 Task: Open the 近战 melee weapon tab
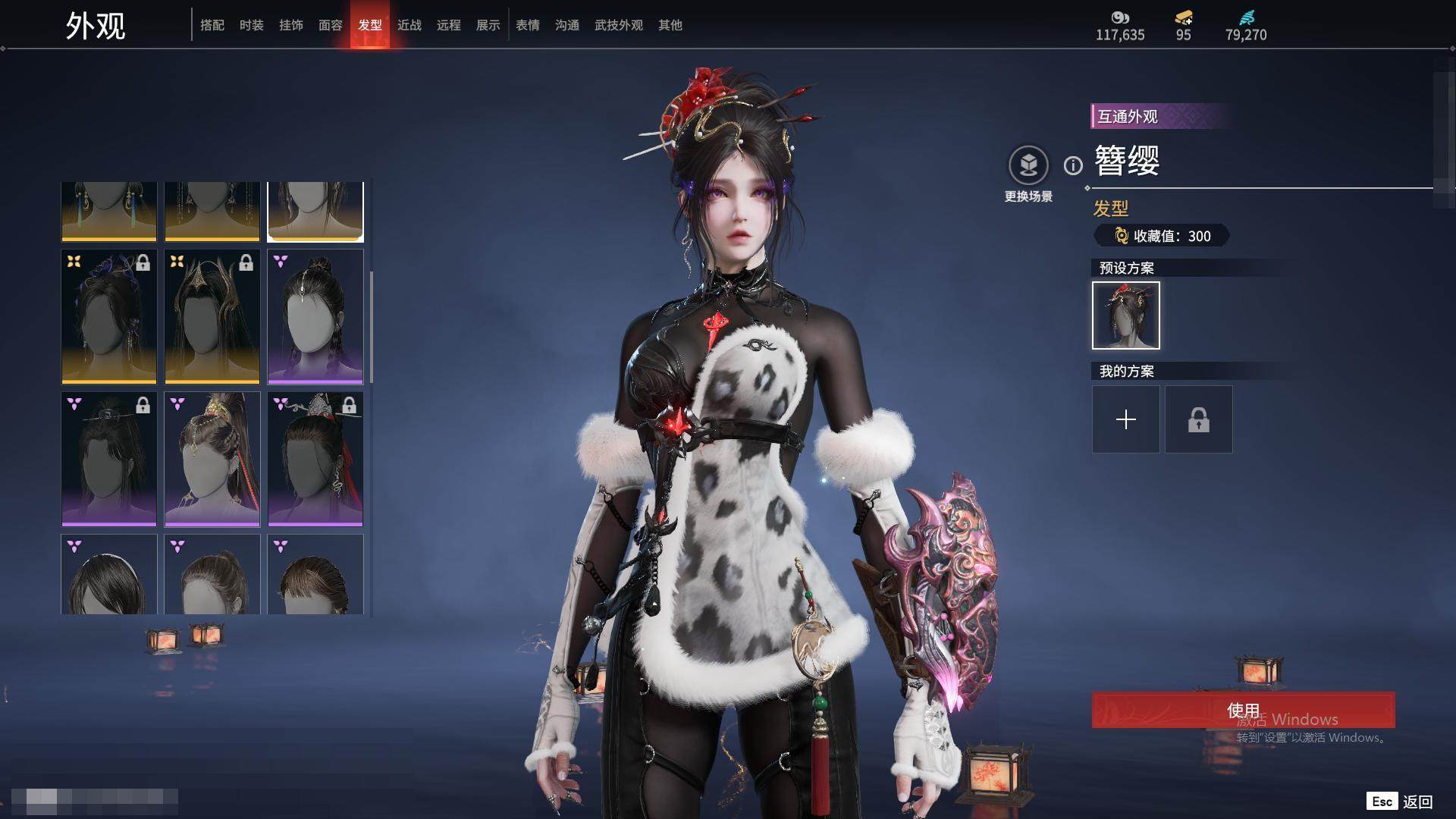coord(409,25)
